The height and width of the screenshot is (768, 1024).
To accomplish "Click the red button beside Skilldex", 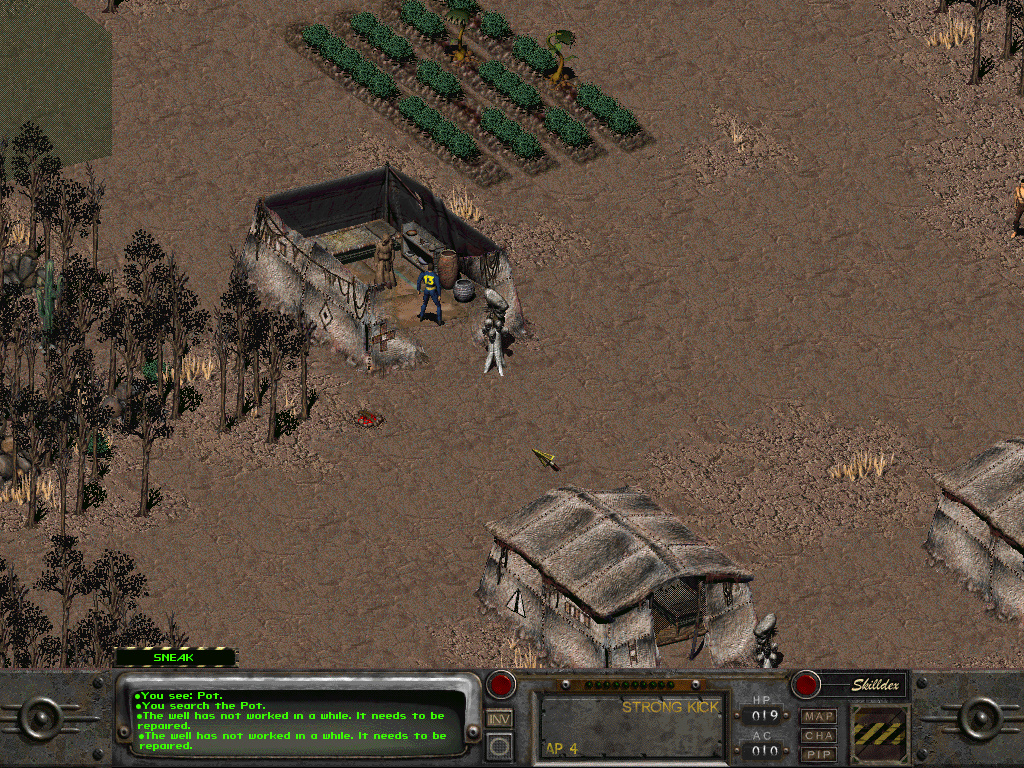I will click(x=805, y=685).
